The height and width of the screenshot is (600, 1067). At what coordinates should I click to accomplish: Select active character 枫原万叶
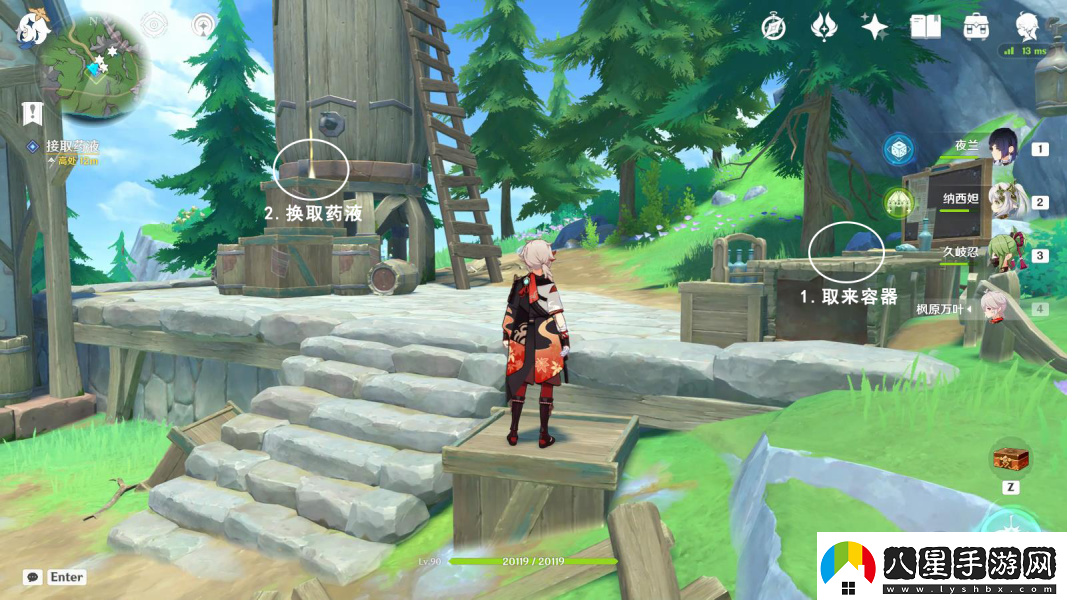[994, 308]
